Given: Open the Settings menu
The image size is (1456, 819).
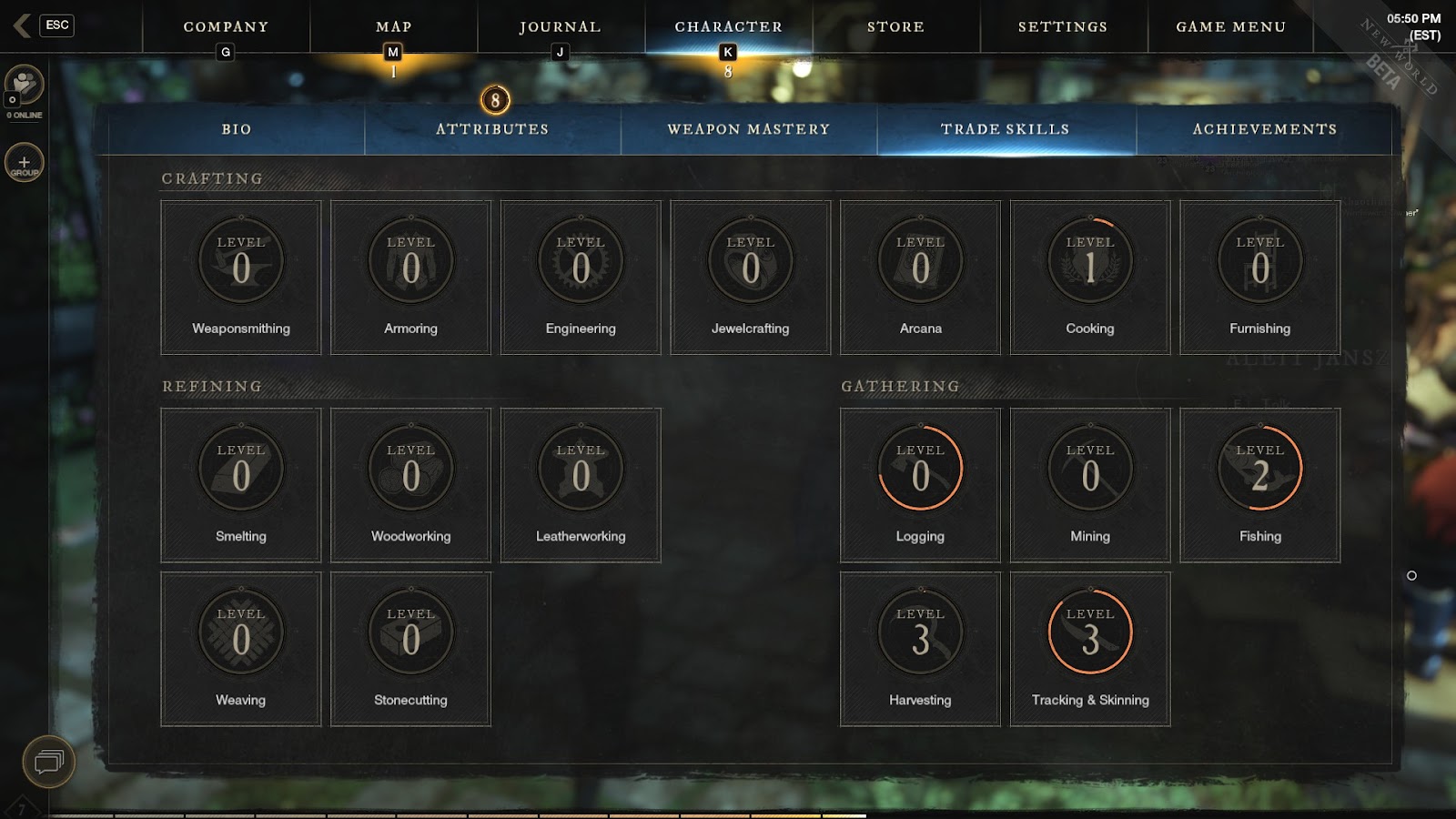Looking at the screenshot, I should tap(1063, 27).
